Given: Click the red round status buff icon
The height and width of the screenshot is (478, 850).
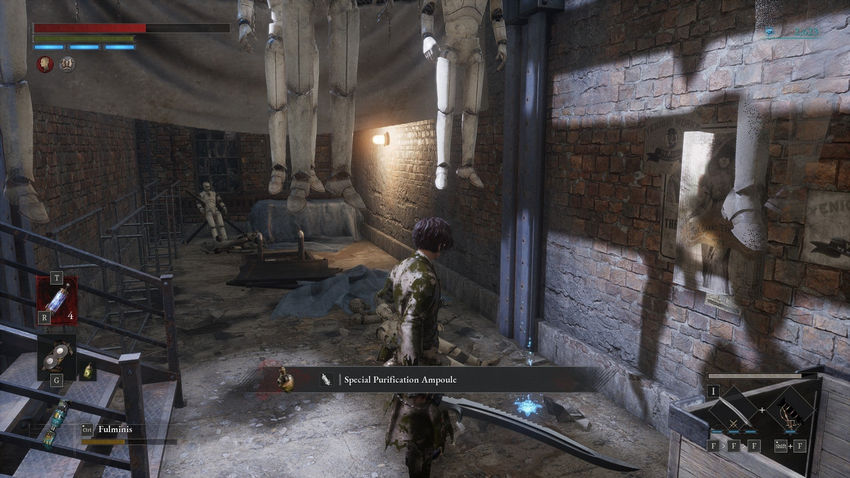Looking at the screenshot, I should click(45, 64).
